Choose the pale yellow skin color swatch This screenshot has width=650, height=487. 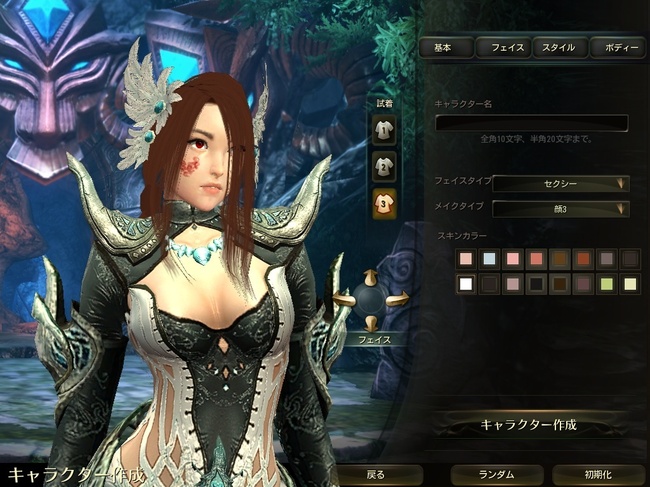click(629, 284)
